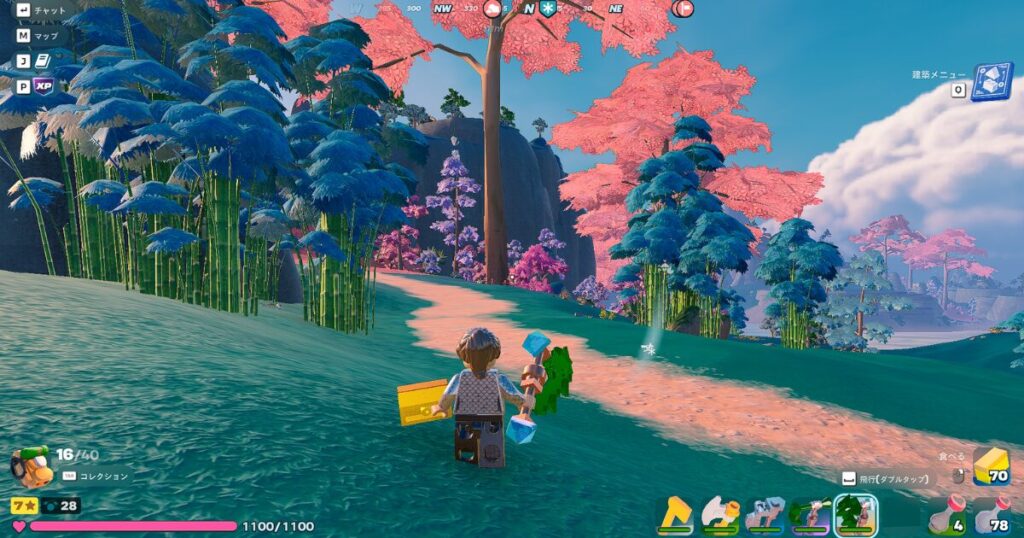Open the build menu blueprint icon

click(991, 82)
